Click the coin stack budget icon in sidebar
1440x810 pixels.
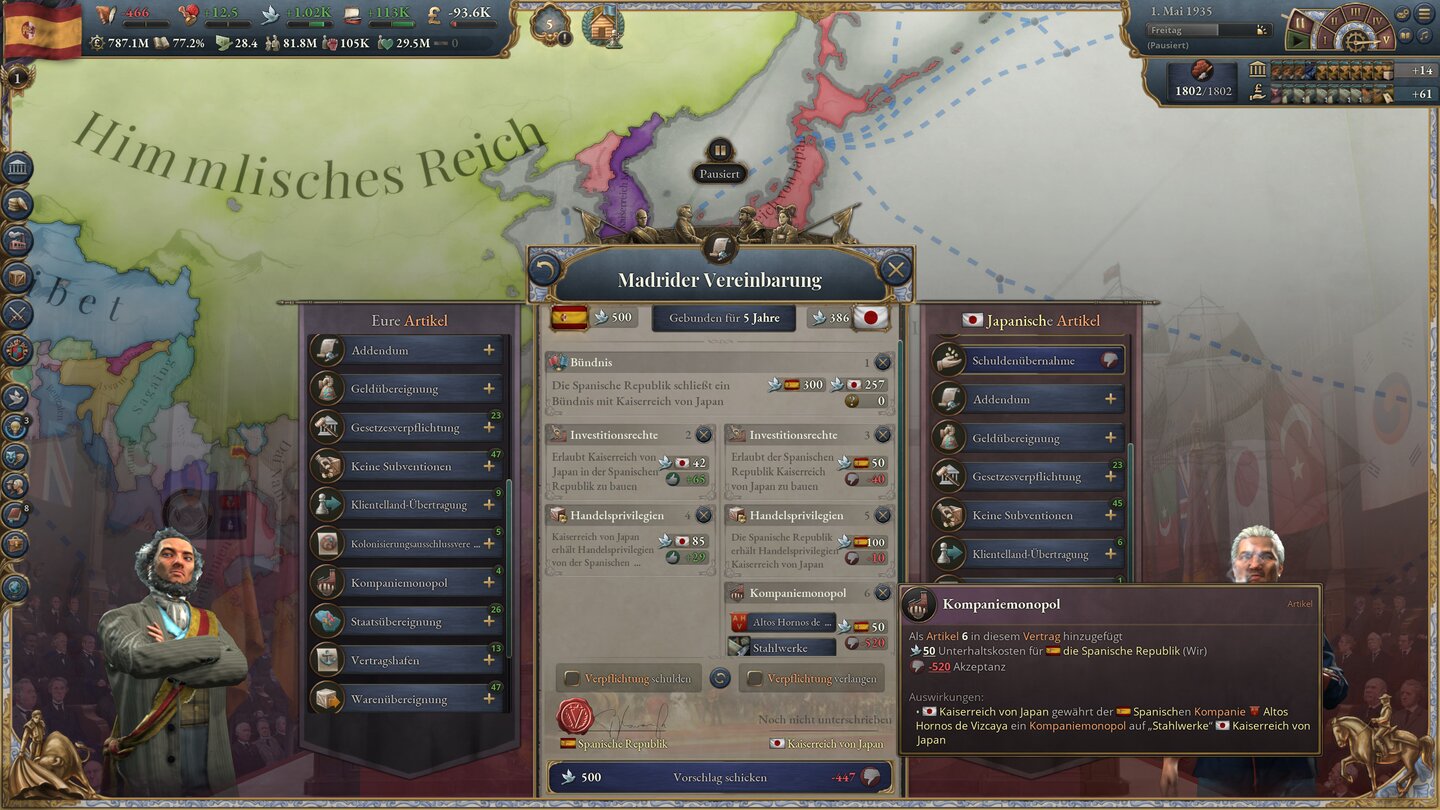(x=16, y=202)
